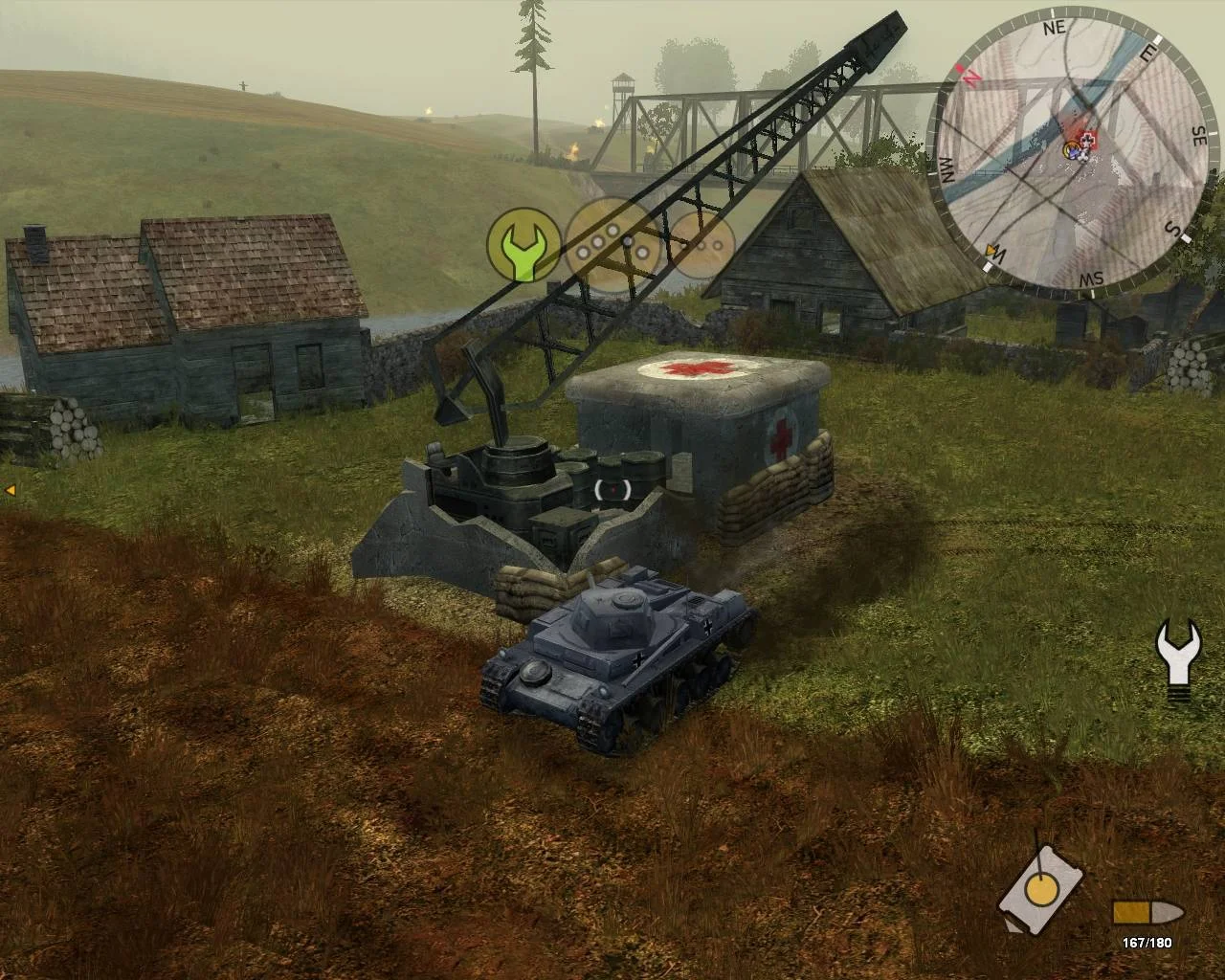The image size is (1225, 980).
Task: Select the red cross on the bunker roof
Action: [x=694, y=369]
